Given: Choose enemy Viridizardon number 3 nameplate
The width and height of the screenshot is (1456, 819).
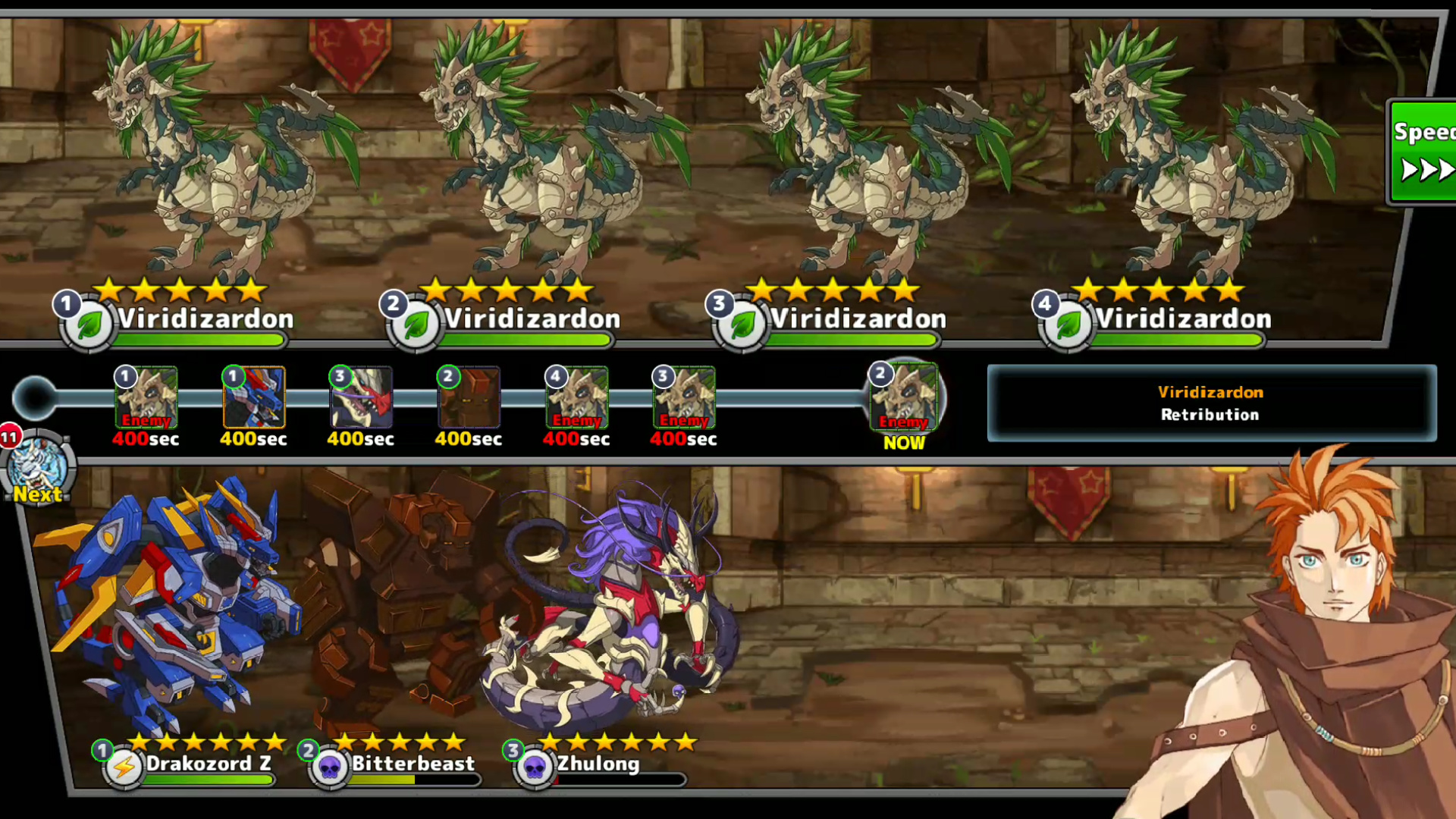Looking at the screenshot, I should (x=857, y=319).
